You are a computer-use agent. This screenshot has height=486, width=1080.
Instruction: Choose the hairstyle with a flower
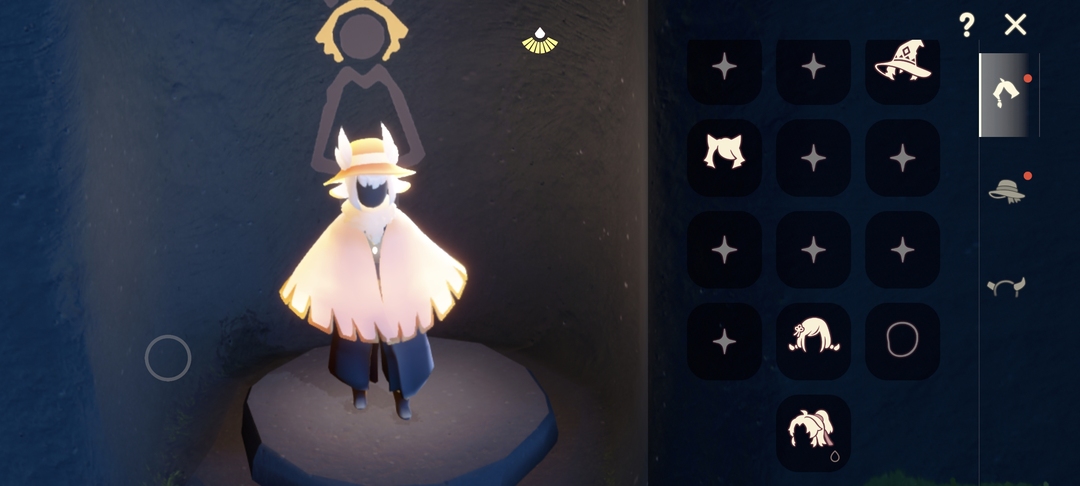813,340
